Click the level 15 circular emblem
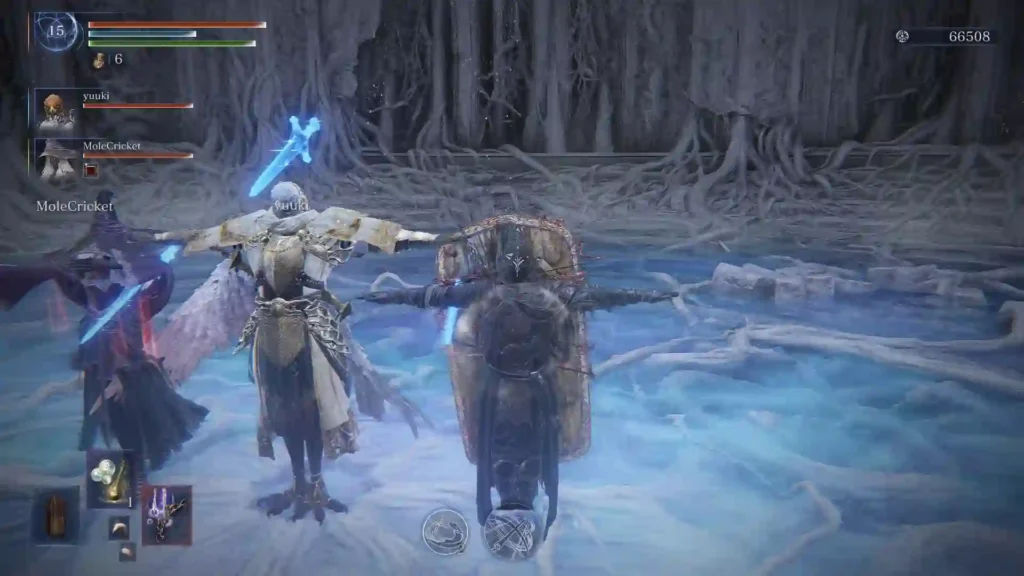Screen dimensions: 1024x576 coord(56,31)
